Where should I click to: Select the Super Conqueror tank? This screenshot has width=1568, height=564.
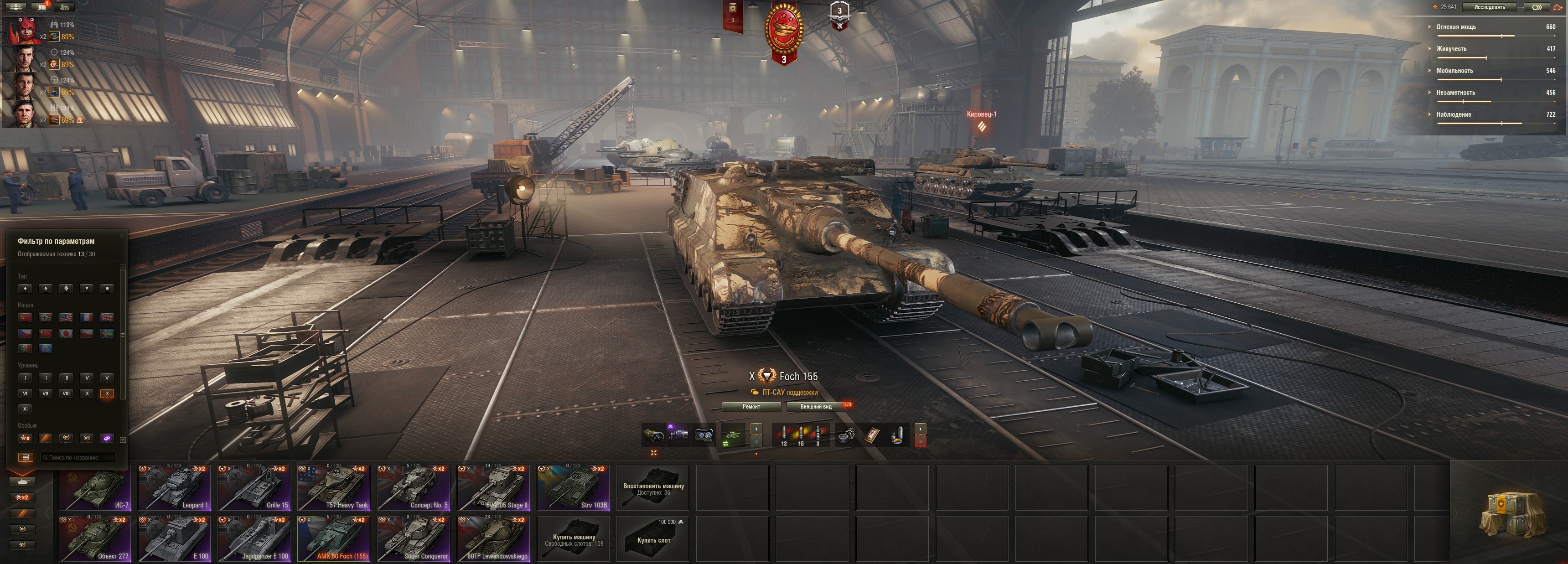(413, 539)
